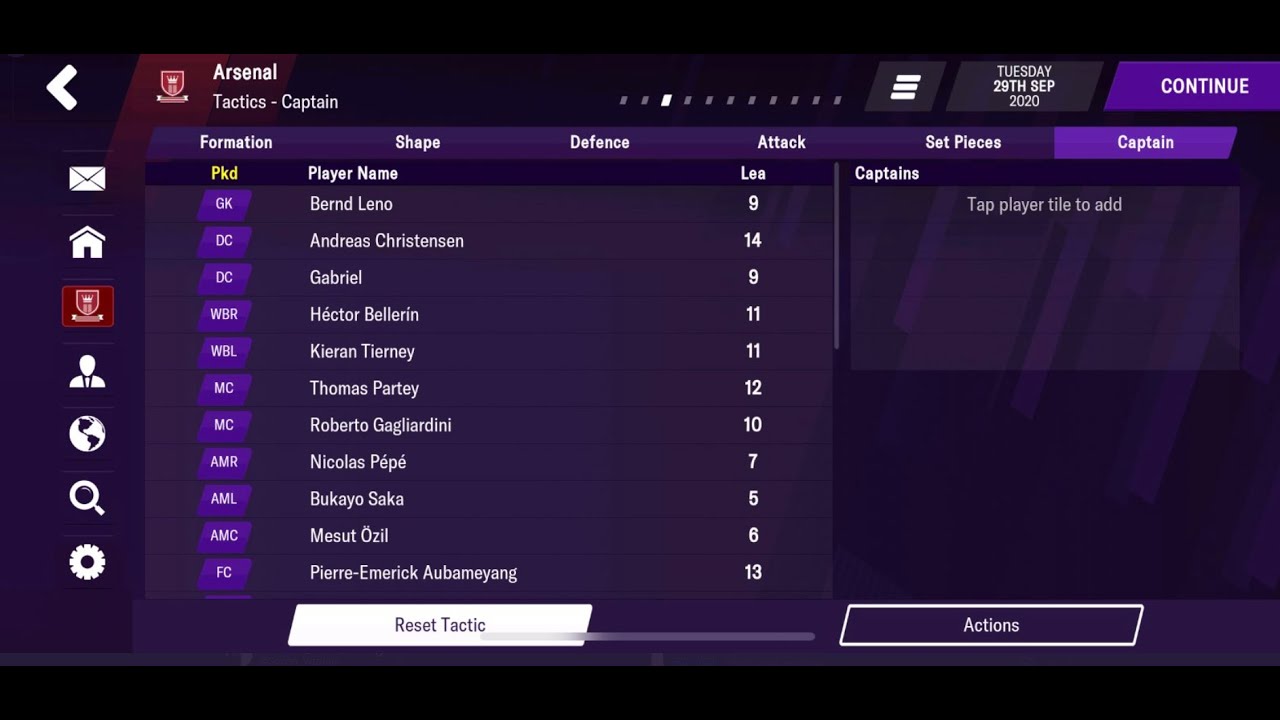Open the inbox mail icon

[87, 178]
